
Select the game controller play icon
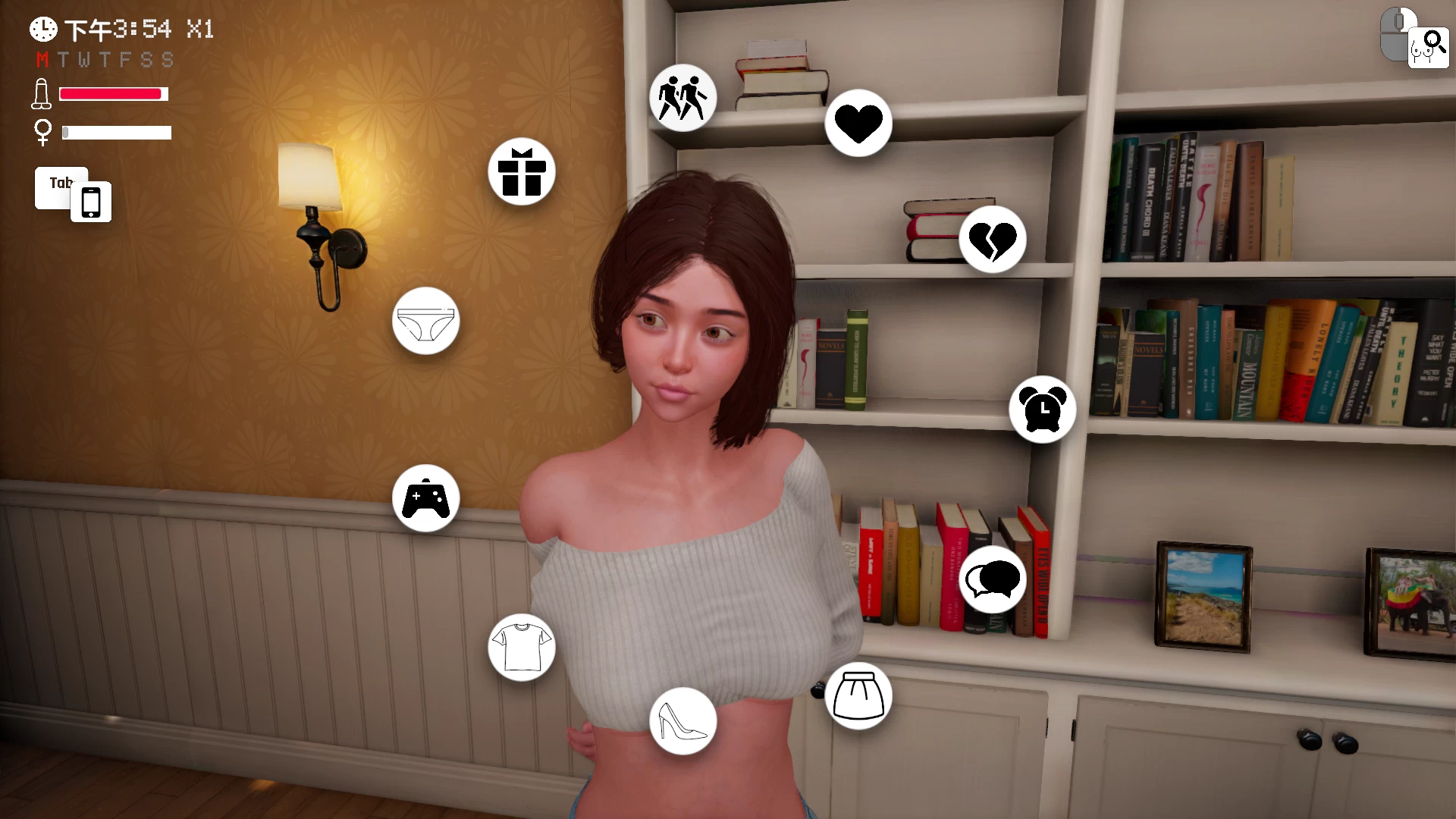[426, 498]
